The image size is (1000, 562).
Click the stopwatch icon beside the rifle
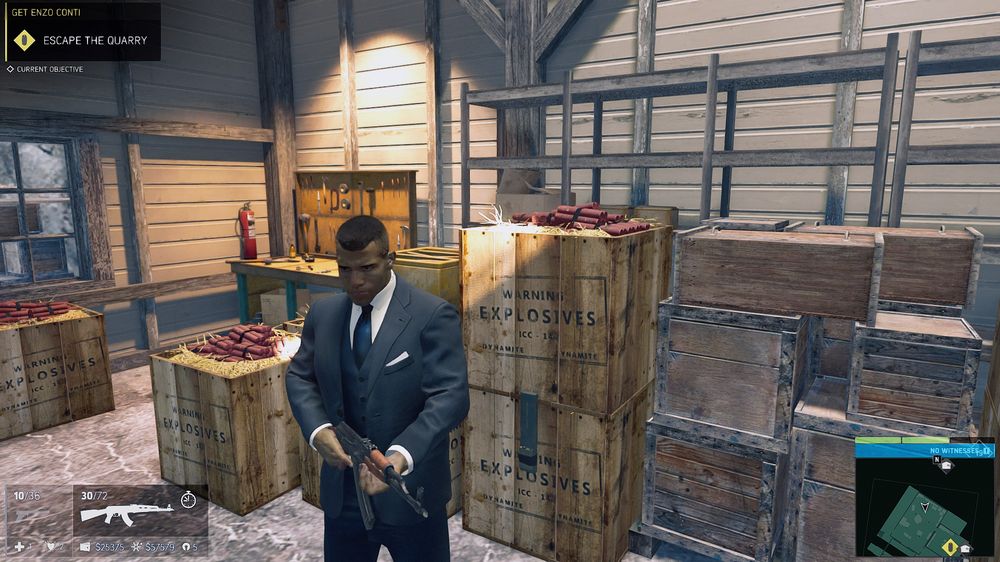coord(188,498)
